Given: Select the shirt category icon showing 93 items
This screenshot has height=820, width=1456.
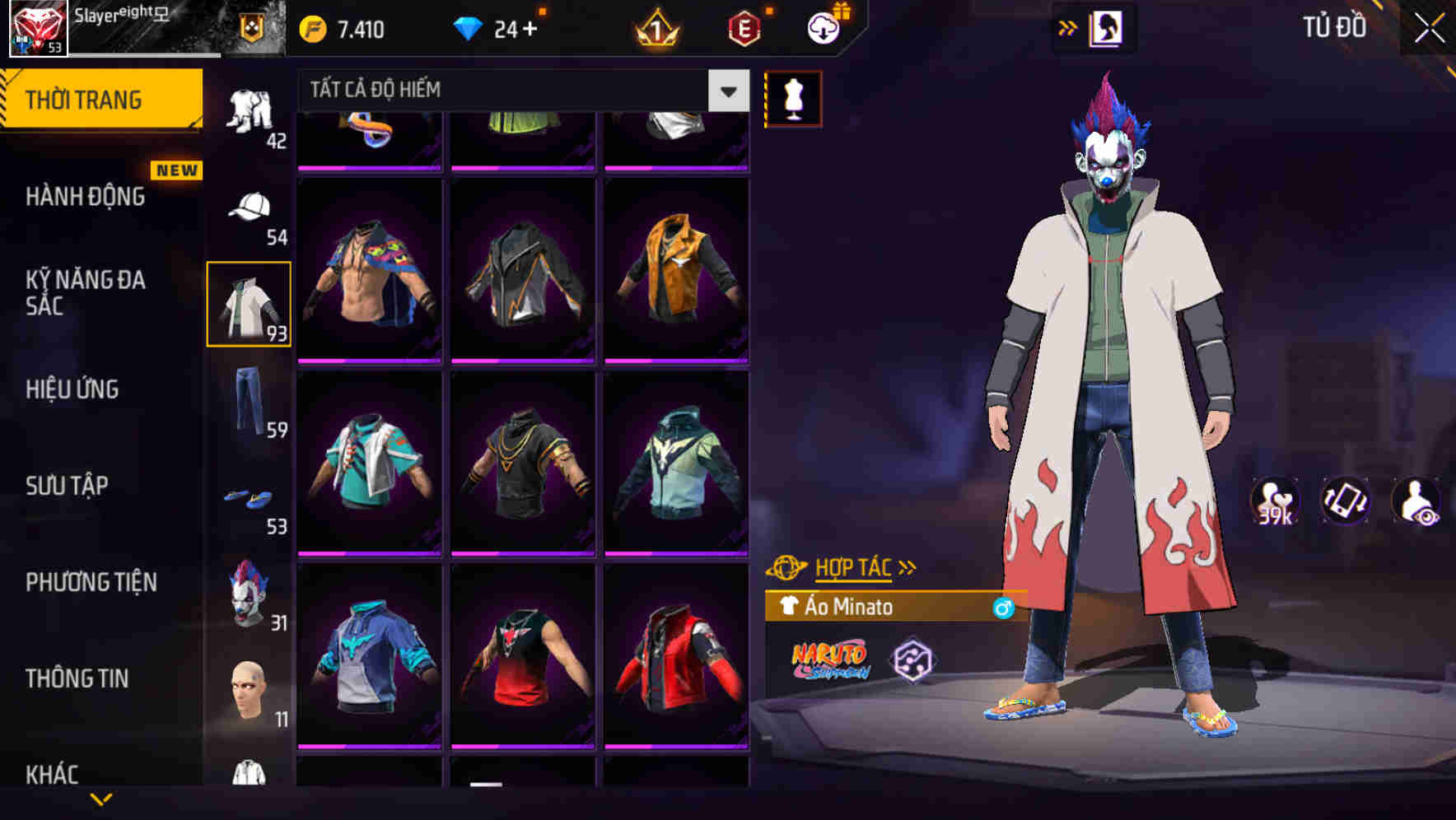Looking at the screenshot, I should point(250,303).
